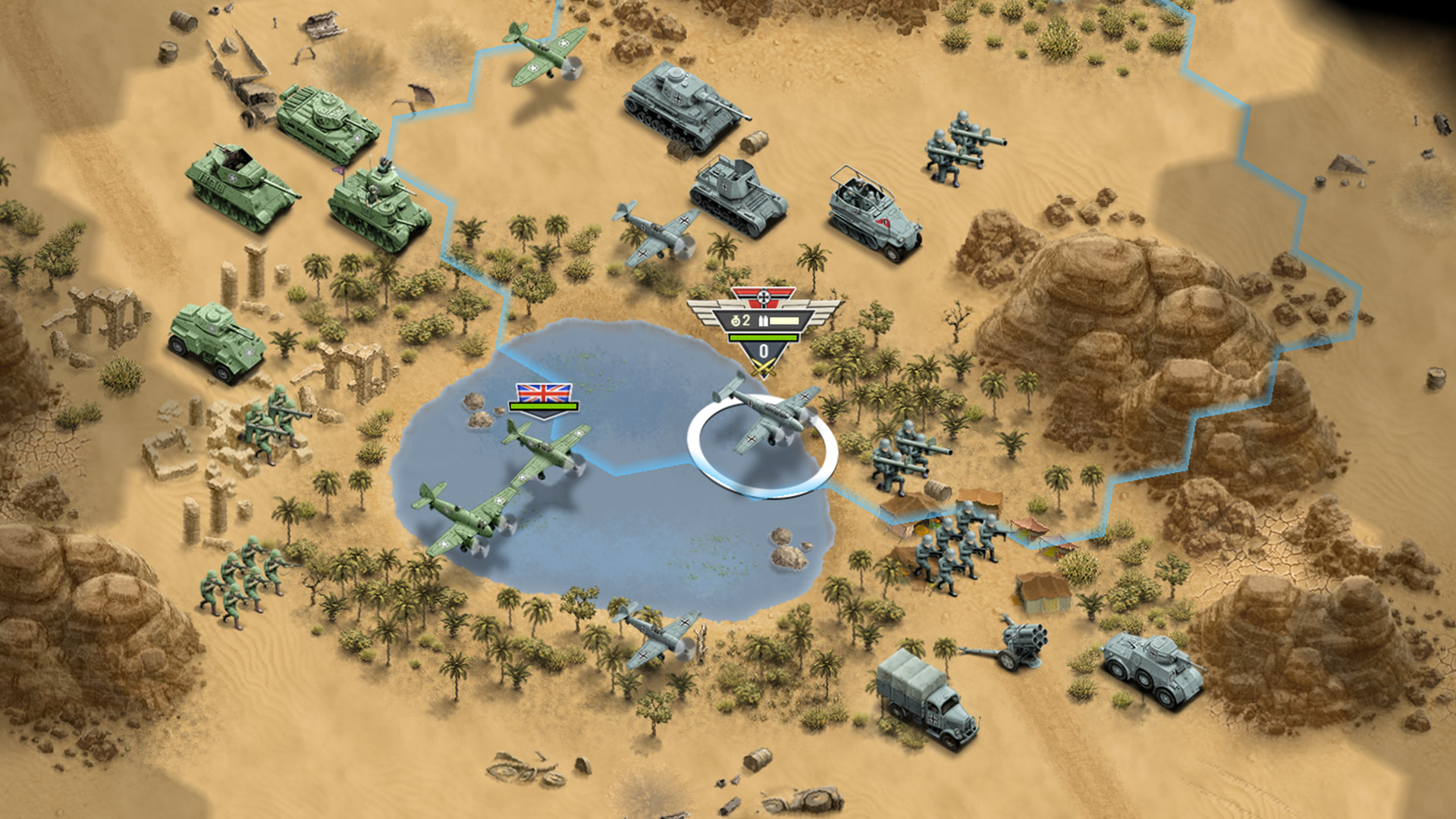1456x819 pixels.
Task: Select the crossed swords icon below the badge
Action: click(764, 366)
